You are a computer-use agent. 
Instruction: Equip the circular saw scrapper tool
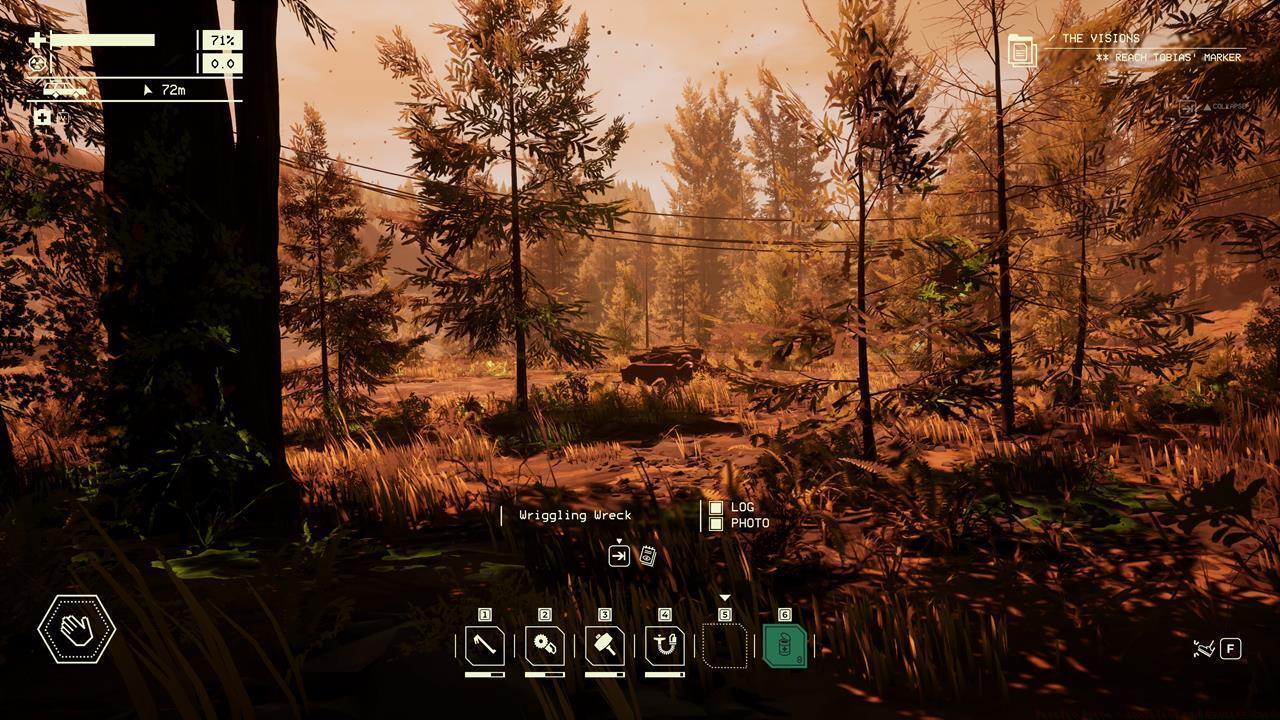(545, 646)
